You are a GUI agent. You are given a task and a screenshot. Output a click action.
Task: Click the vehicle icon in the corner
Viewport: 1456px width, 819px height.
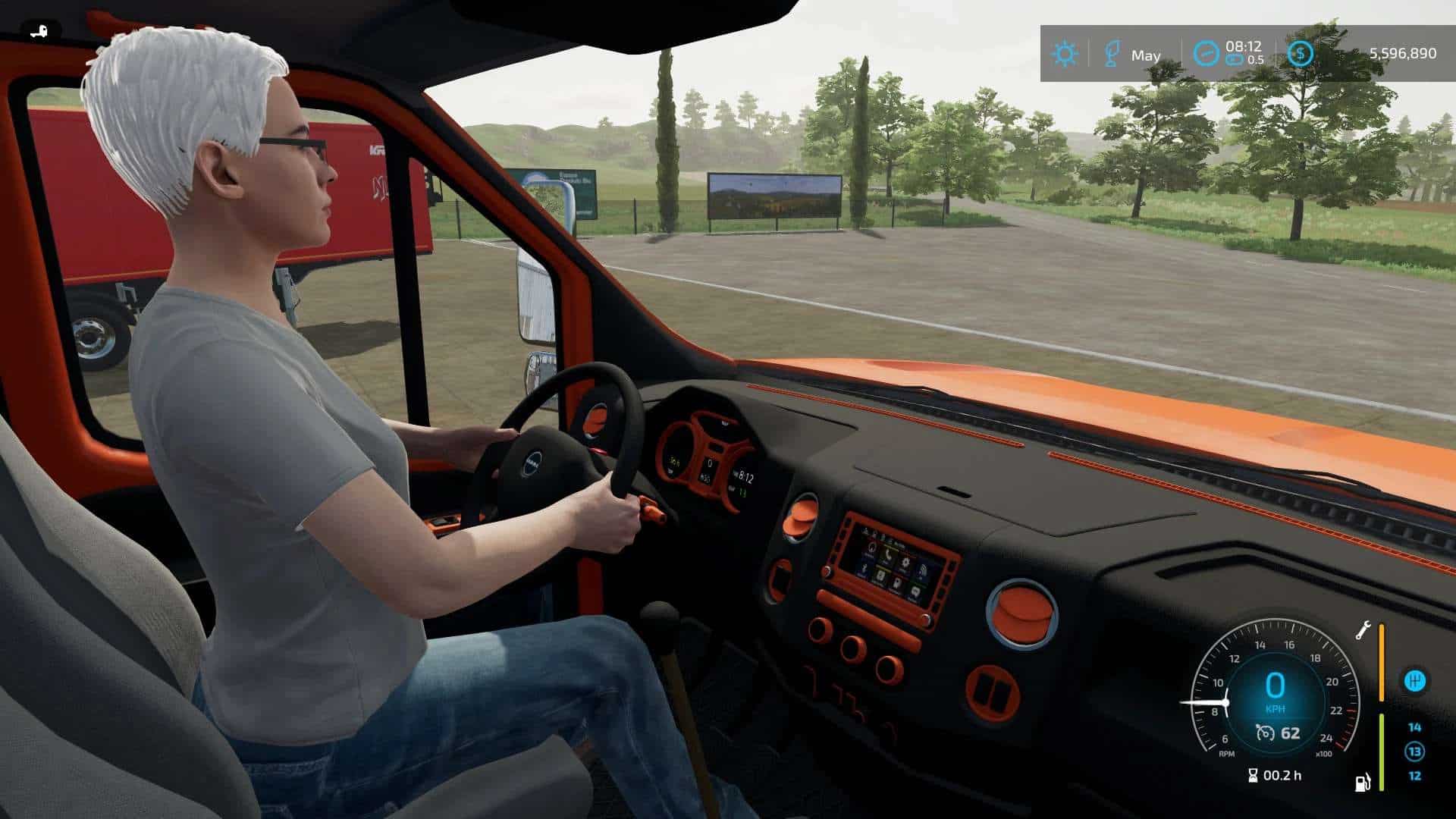click(x=38, y=31)
